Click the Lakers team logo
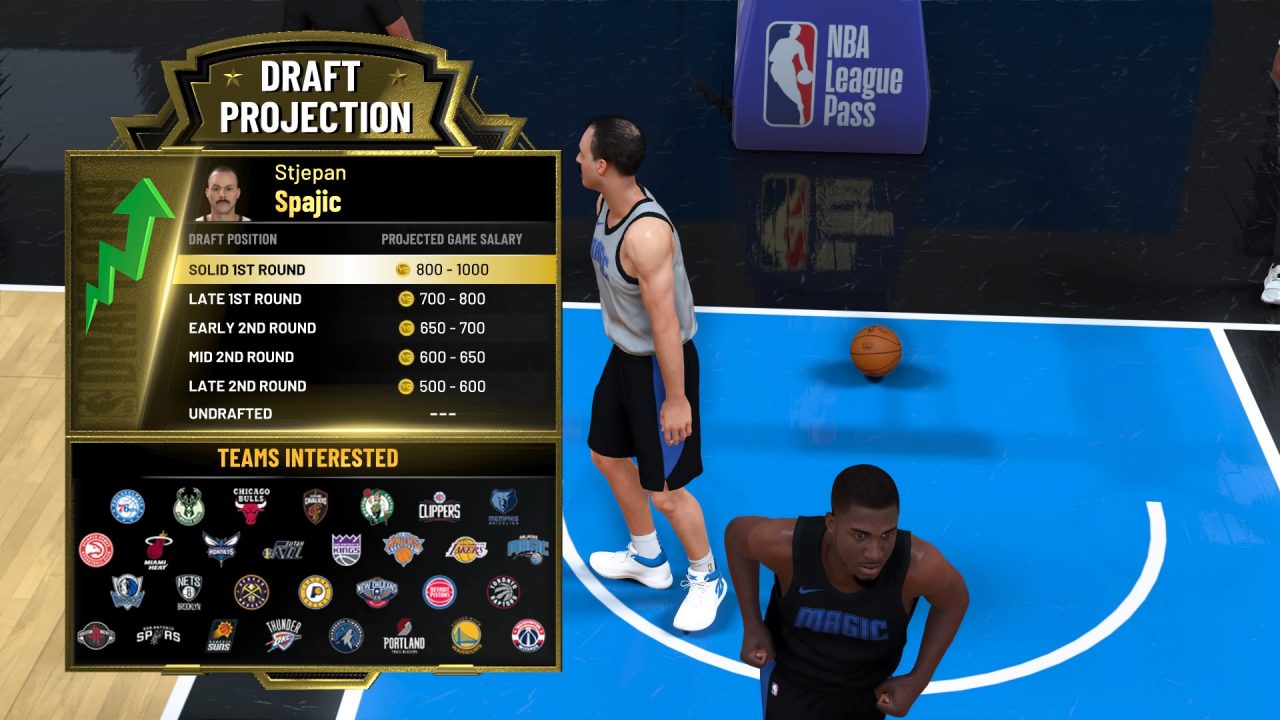The height and width of the screenshot is (720, 1280). [x=466, y=549]
